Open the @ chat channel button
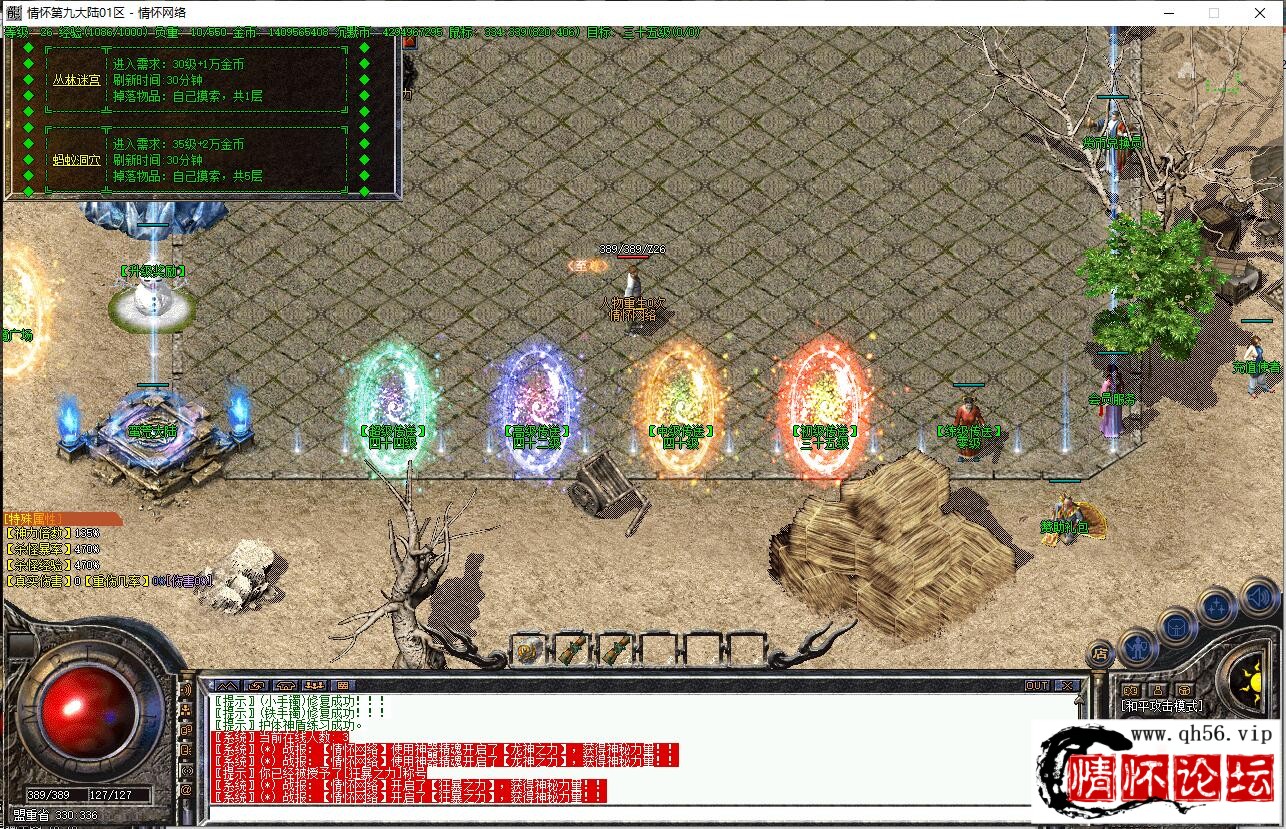 coord(186,790)
